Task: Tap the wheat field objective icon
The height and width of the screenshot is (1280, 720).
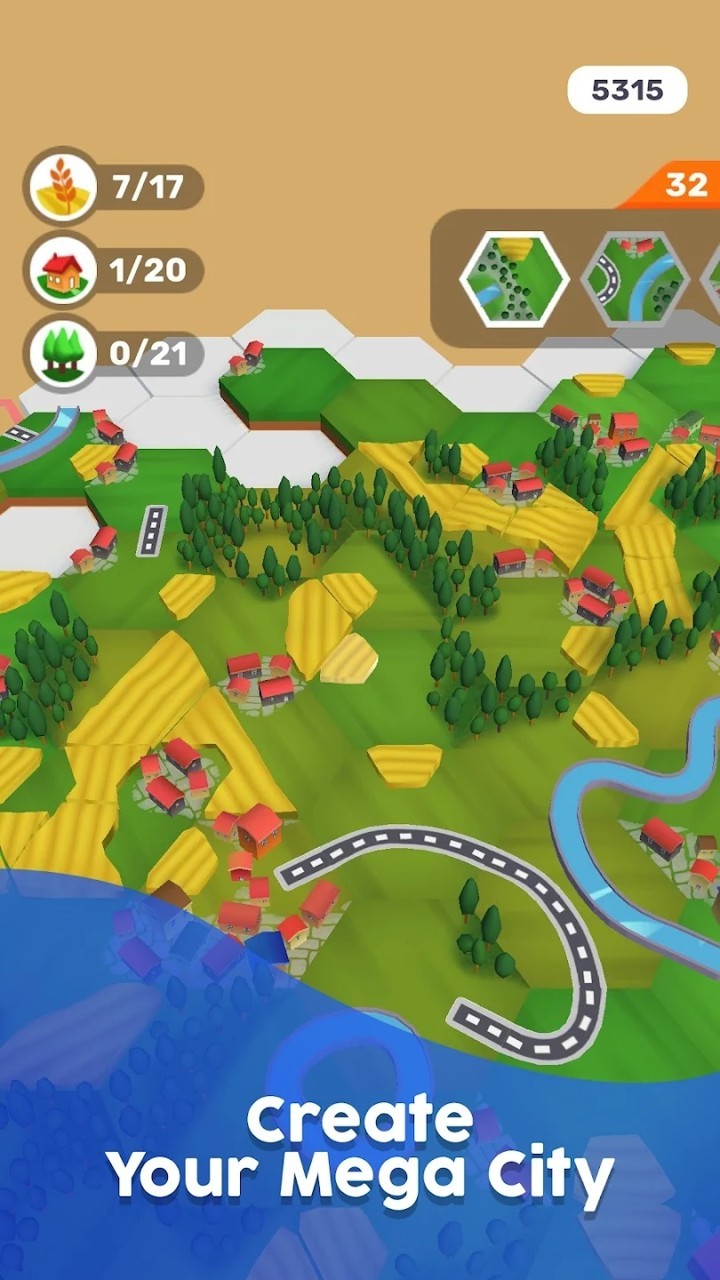Action: click(62, 187)
